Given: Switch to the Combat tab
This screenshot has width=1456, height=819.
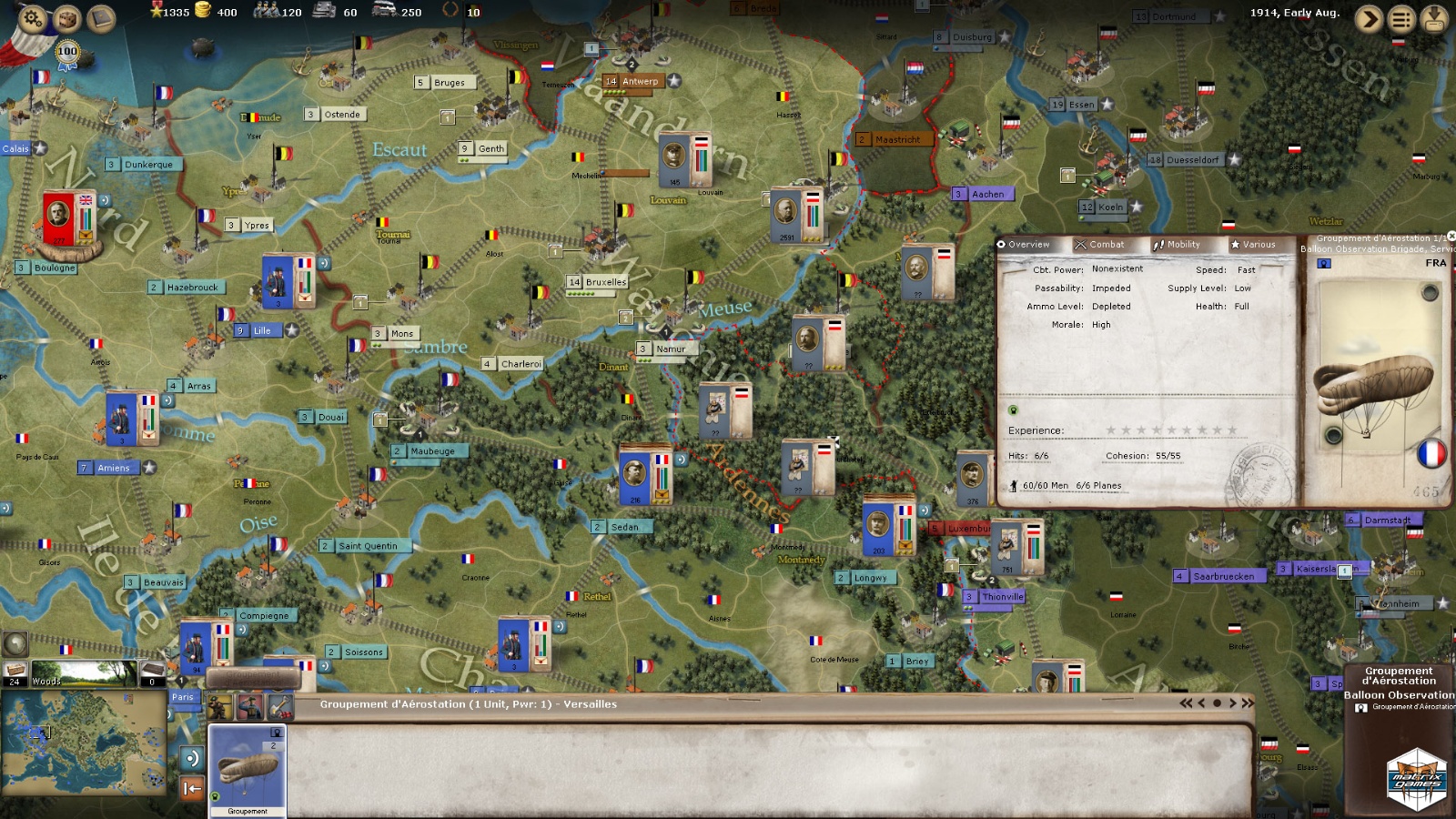Looking at the screenshot, I should tap(1100, 244).
